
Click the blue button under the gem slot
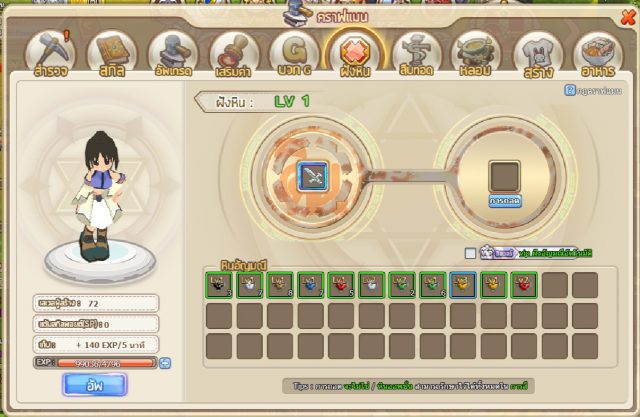503,201
